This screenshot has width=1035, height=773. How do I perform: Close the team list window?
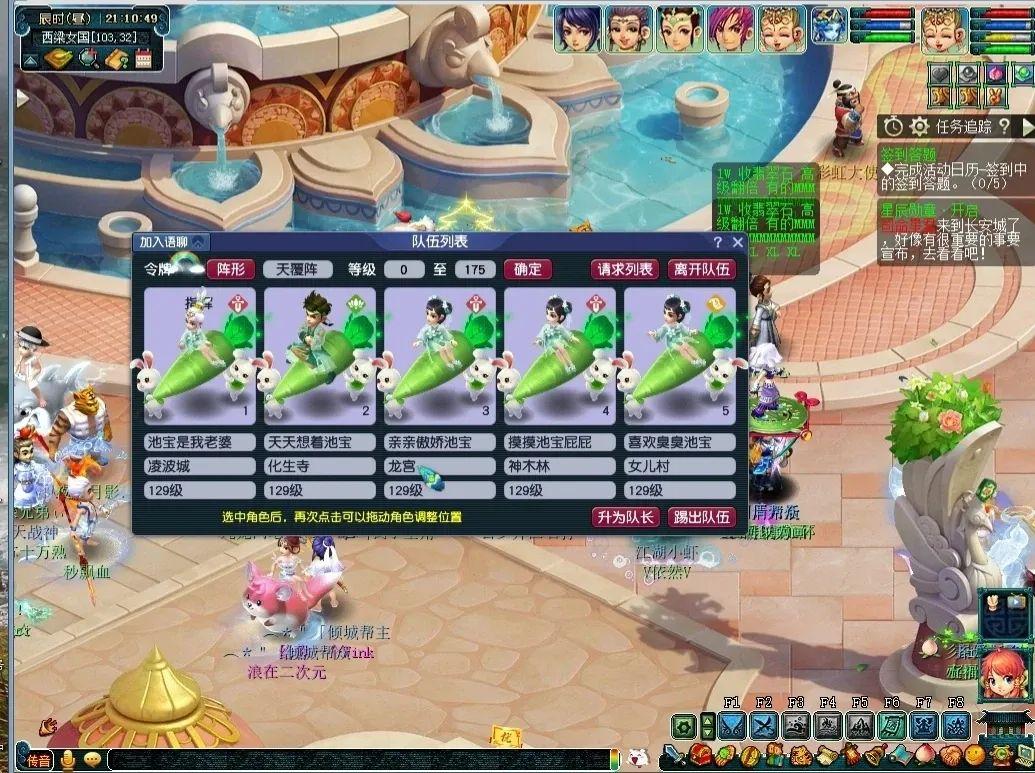[x=738, y=242]
